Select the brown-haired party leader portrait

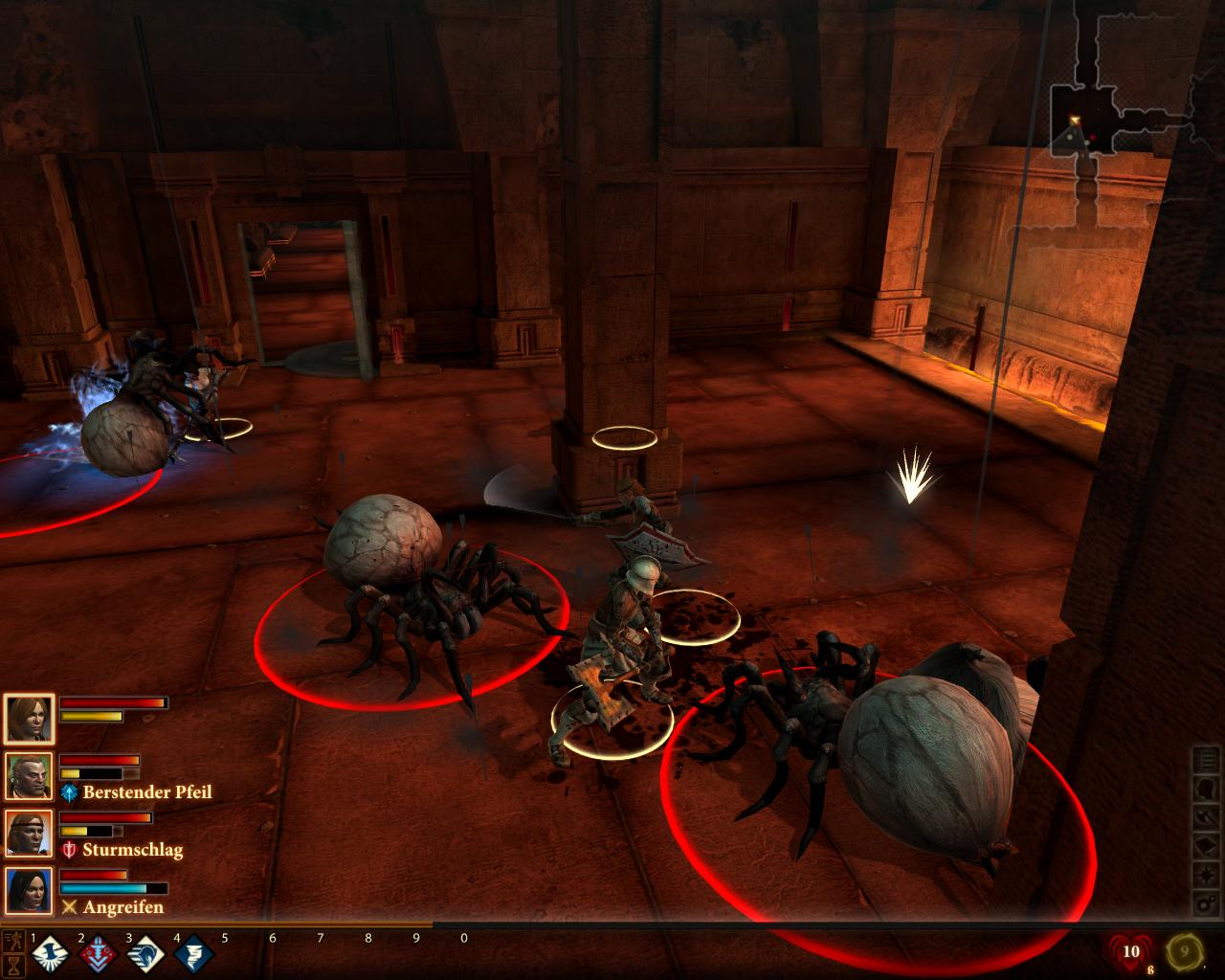29,720
